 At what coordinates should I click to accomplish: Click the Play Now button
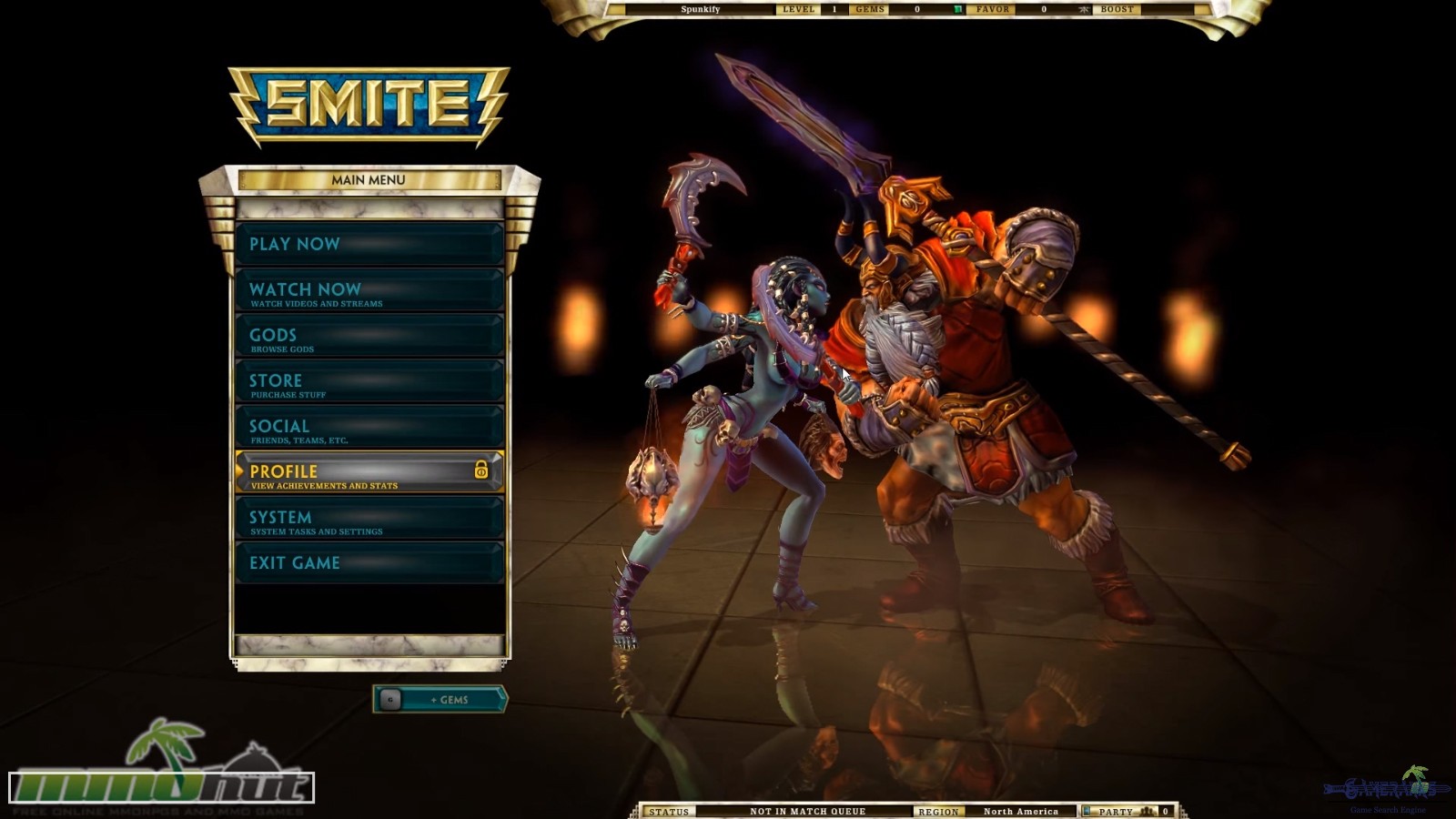tap(369, 244)
